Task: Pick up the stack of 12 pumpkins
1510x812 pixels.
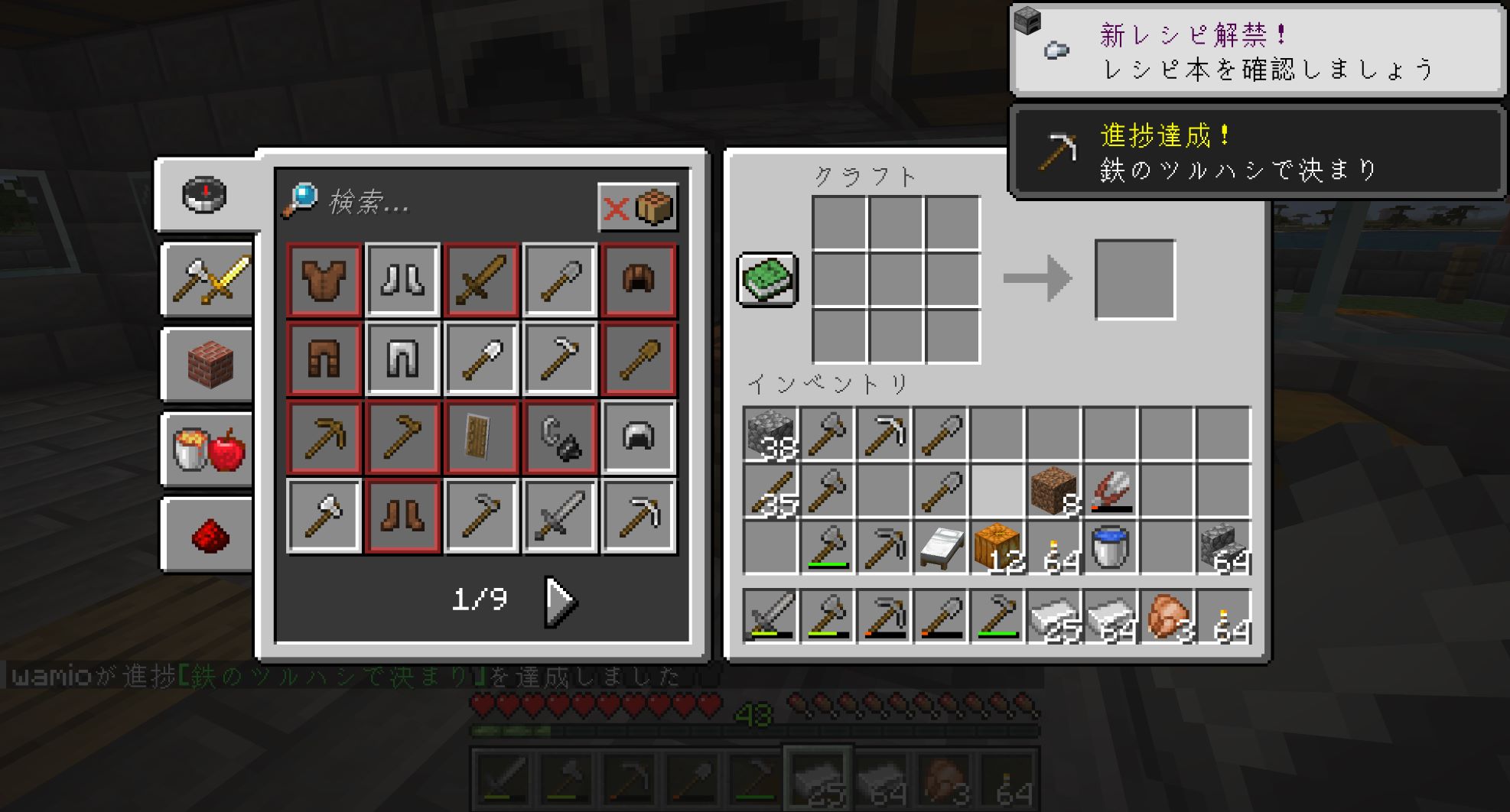Action: click(997, 547)
